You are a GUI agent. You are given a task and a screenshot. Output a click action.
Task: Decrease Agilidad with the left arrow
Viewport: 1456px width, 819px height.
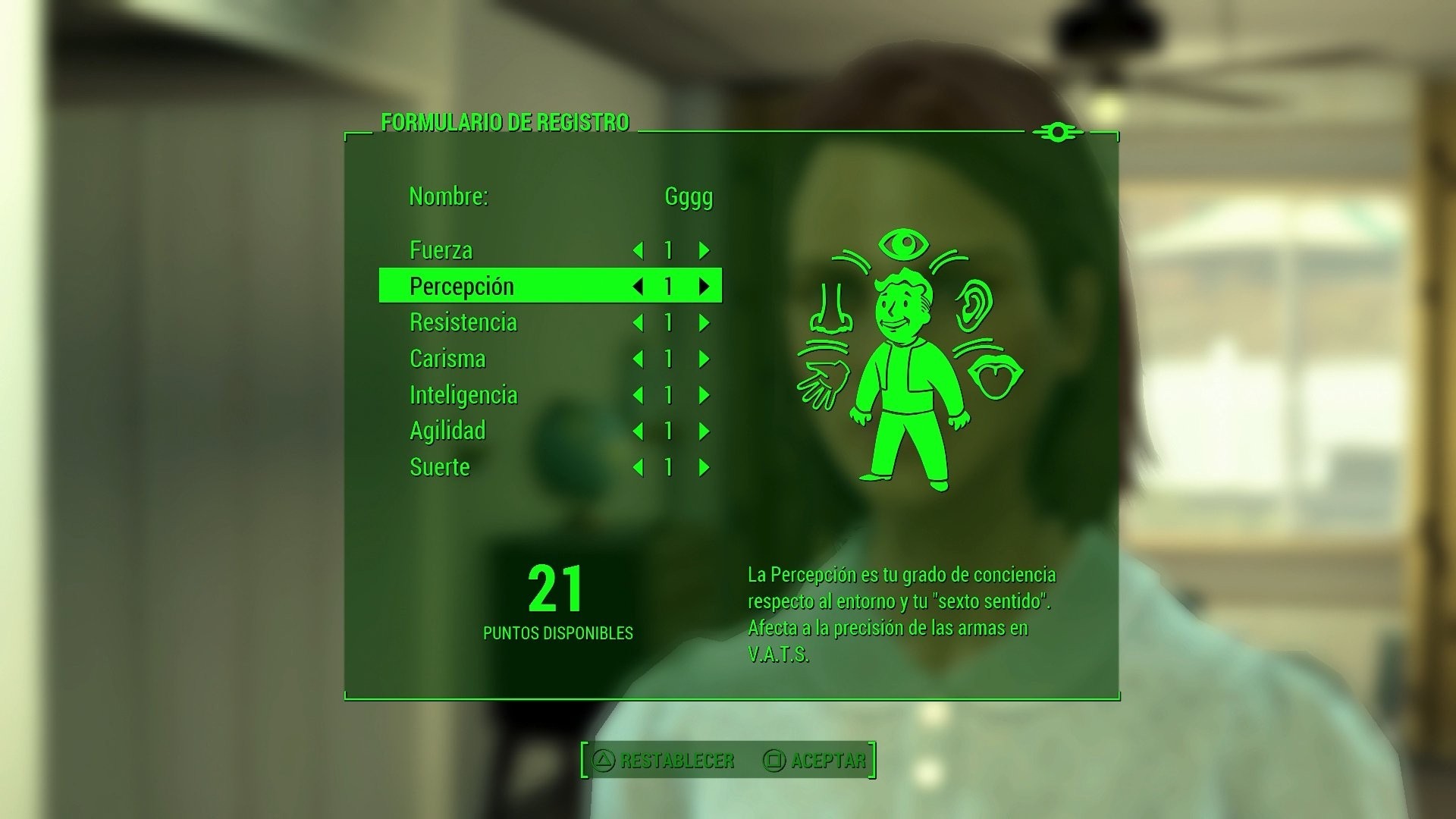[x=639, y=431]
